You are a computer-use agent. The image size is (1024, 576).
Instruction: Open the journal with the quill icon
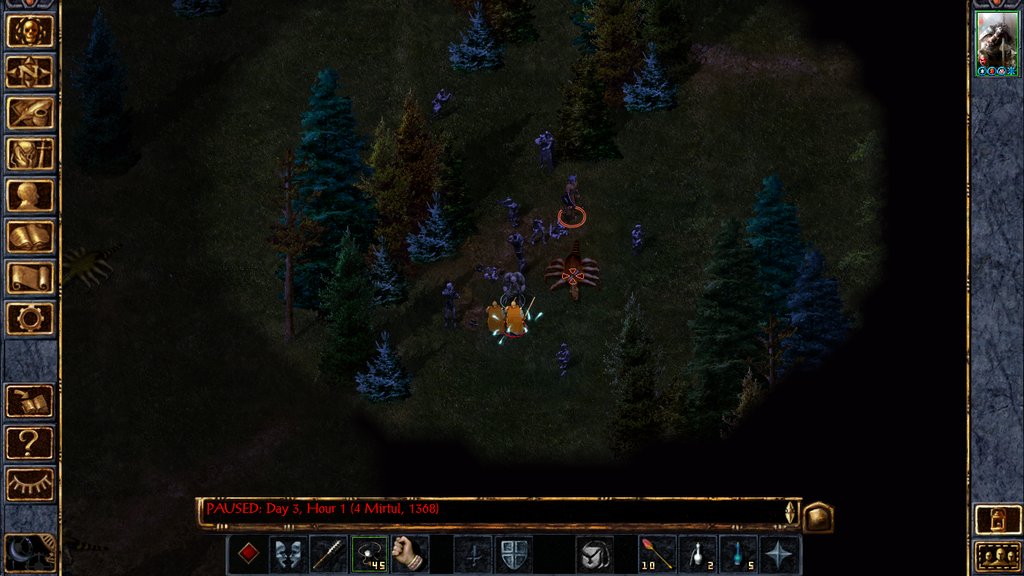tap(30, 113)
